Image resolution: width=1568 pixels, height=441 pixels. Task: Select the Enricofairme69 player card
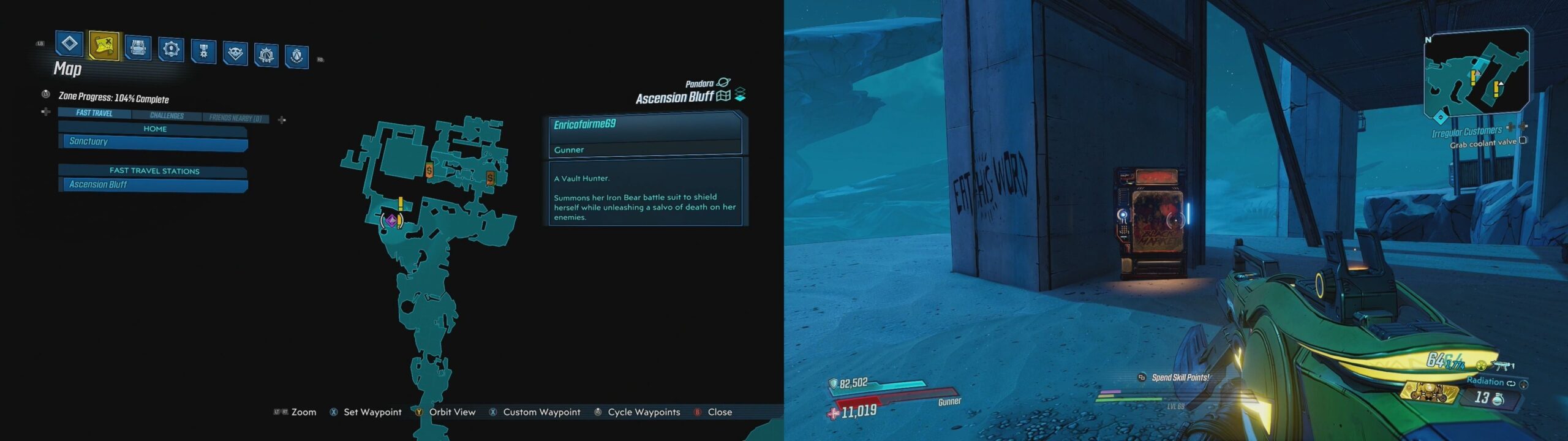[x=644, y=135]
